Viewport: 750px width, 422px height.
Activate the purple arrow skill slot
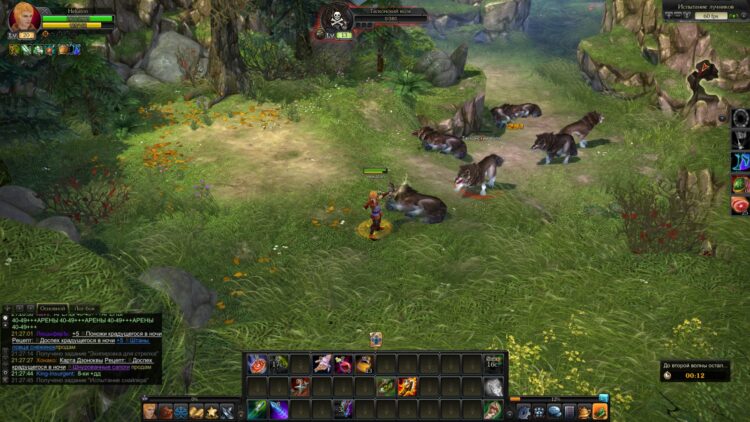279,409
